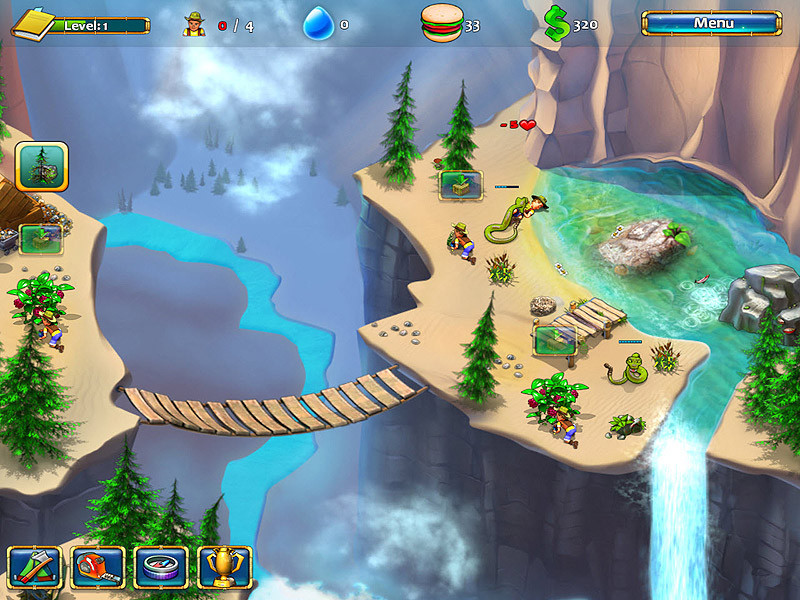Activate the compass icon
800x600 pixels.
click(x=160, y=567)
